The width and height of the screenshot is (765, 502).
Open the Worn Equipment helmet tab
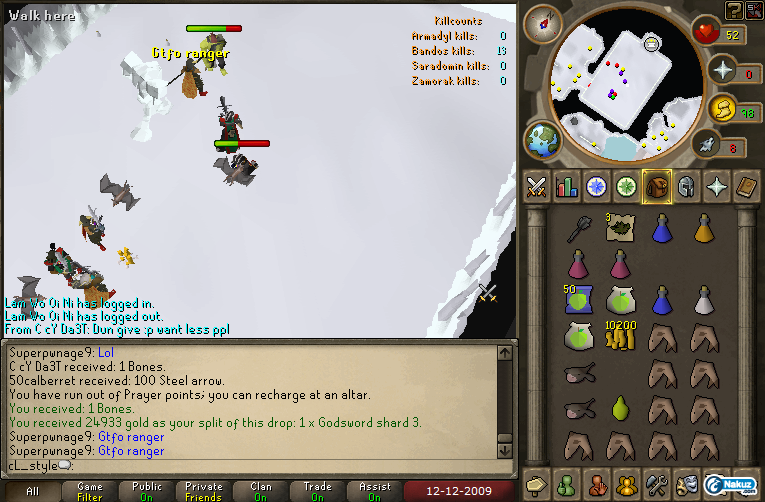coord(686,186)
